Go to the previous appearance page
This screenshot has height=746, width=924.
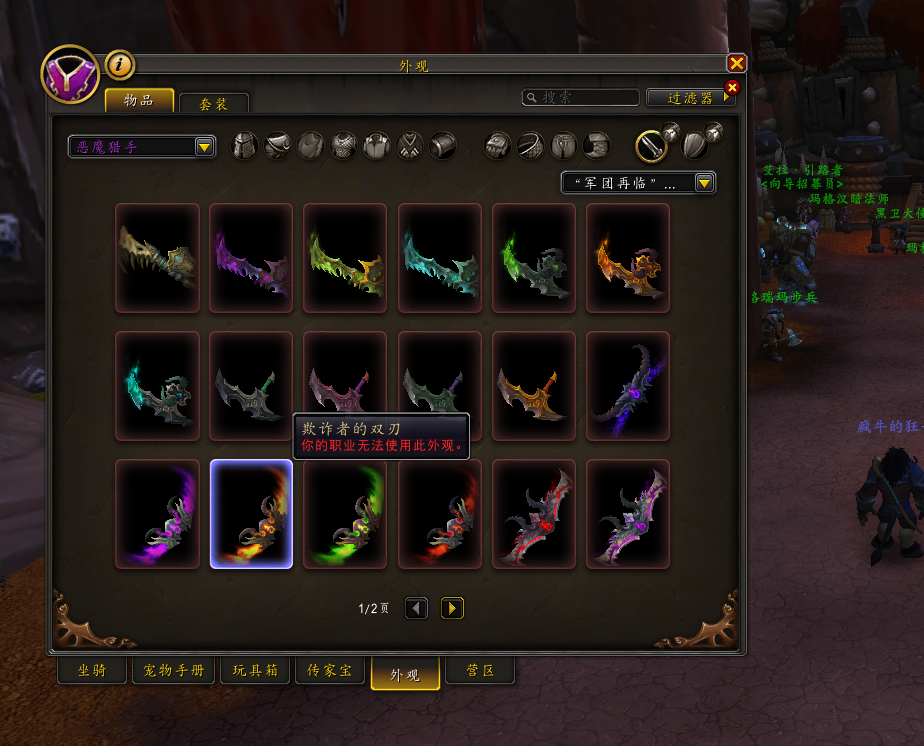coord(416,608)
